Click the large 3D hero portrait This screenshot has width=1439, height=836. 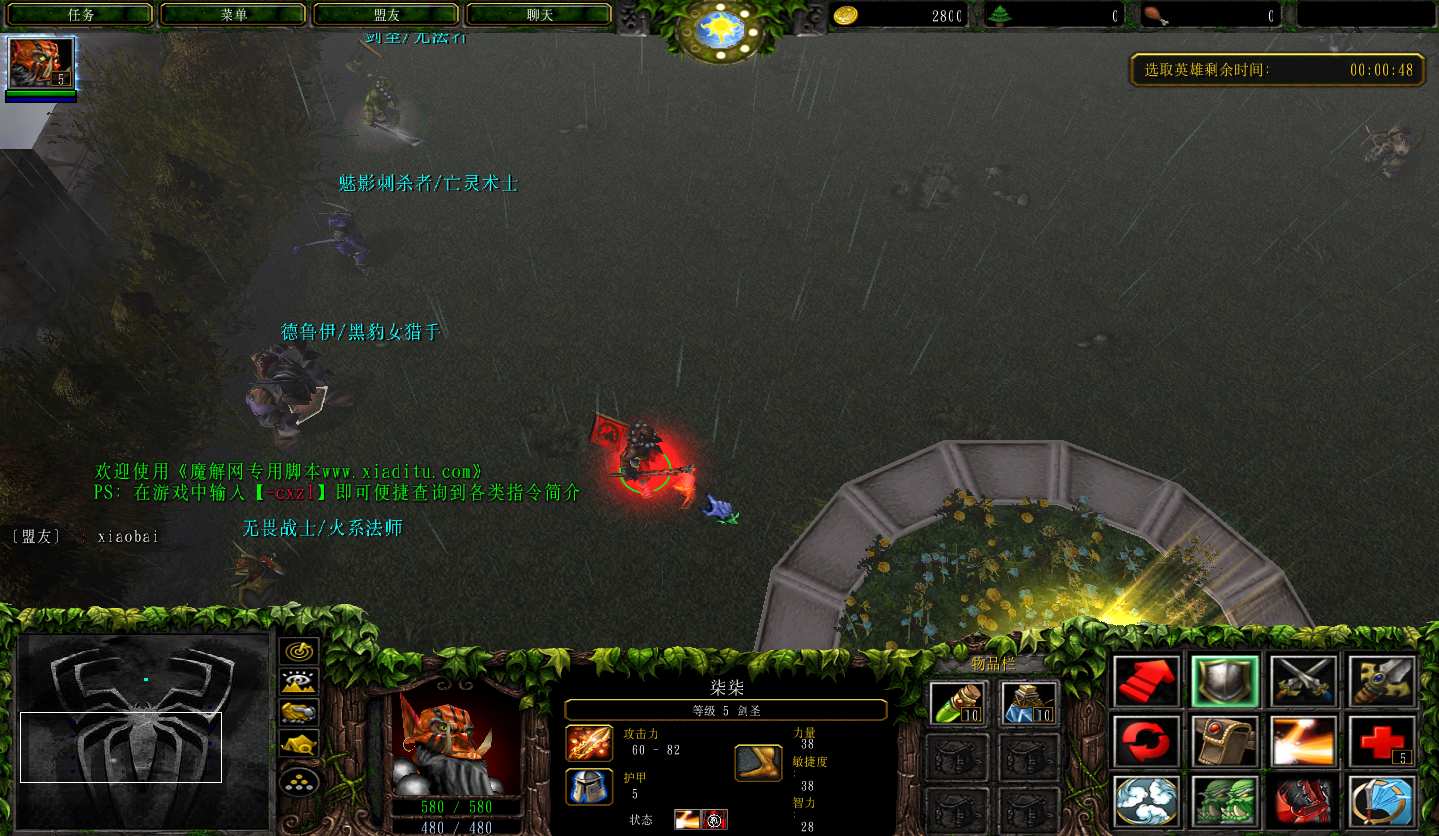pyautogui.click(x=456, y=740)
